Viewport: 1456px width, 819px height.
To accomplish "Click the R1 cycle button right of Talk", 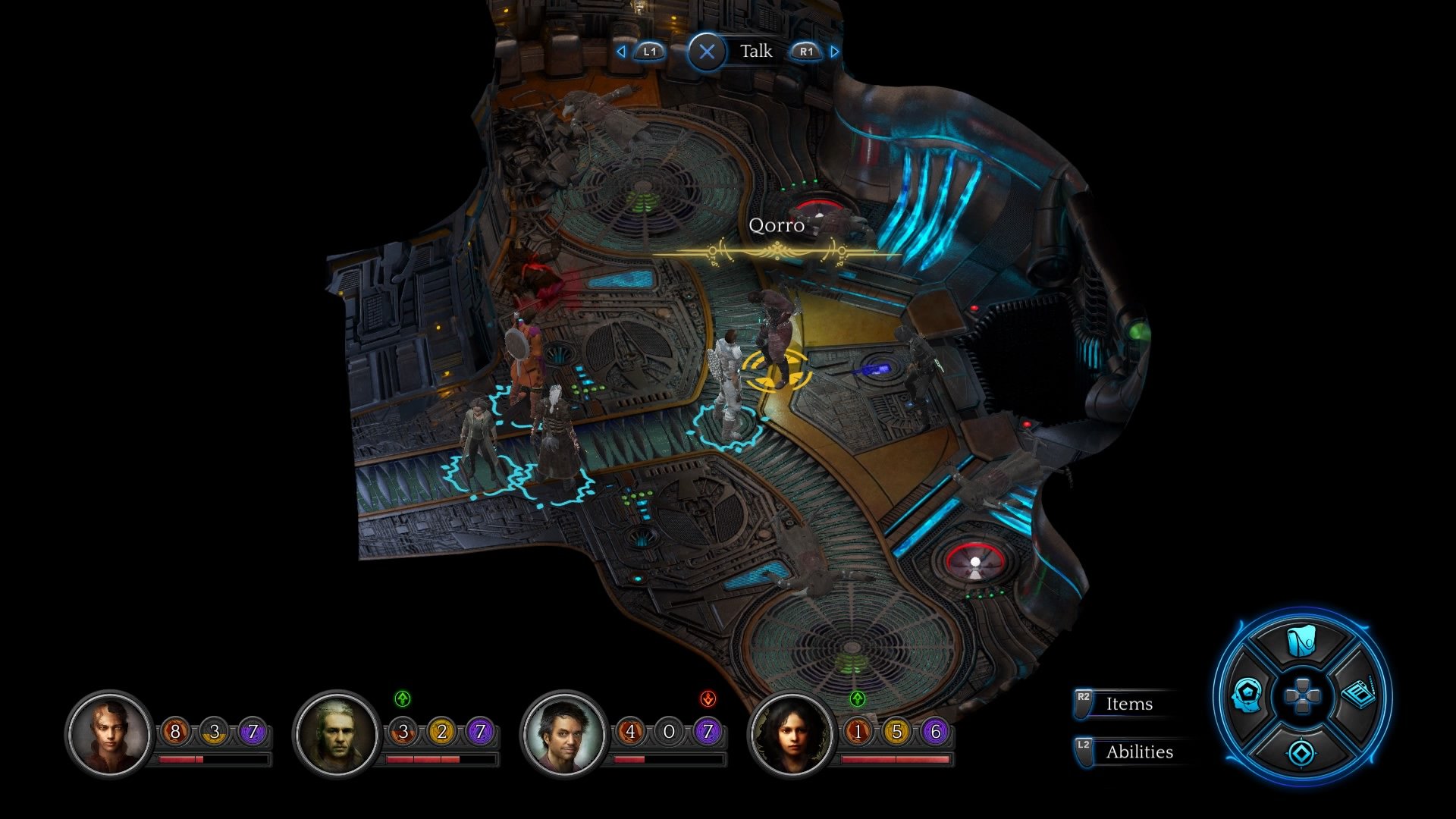I will [806, 52].
